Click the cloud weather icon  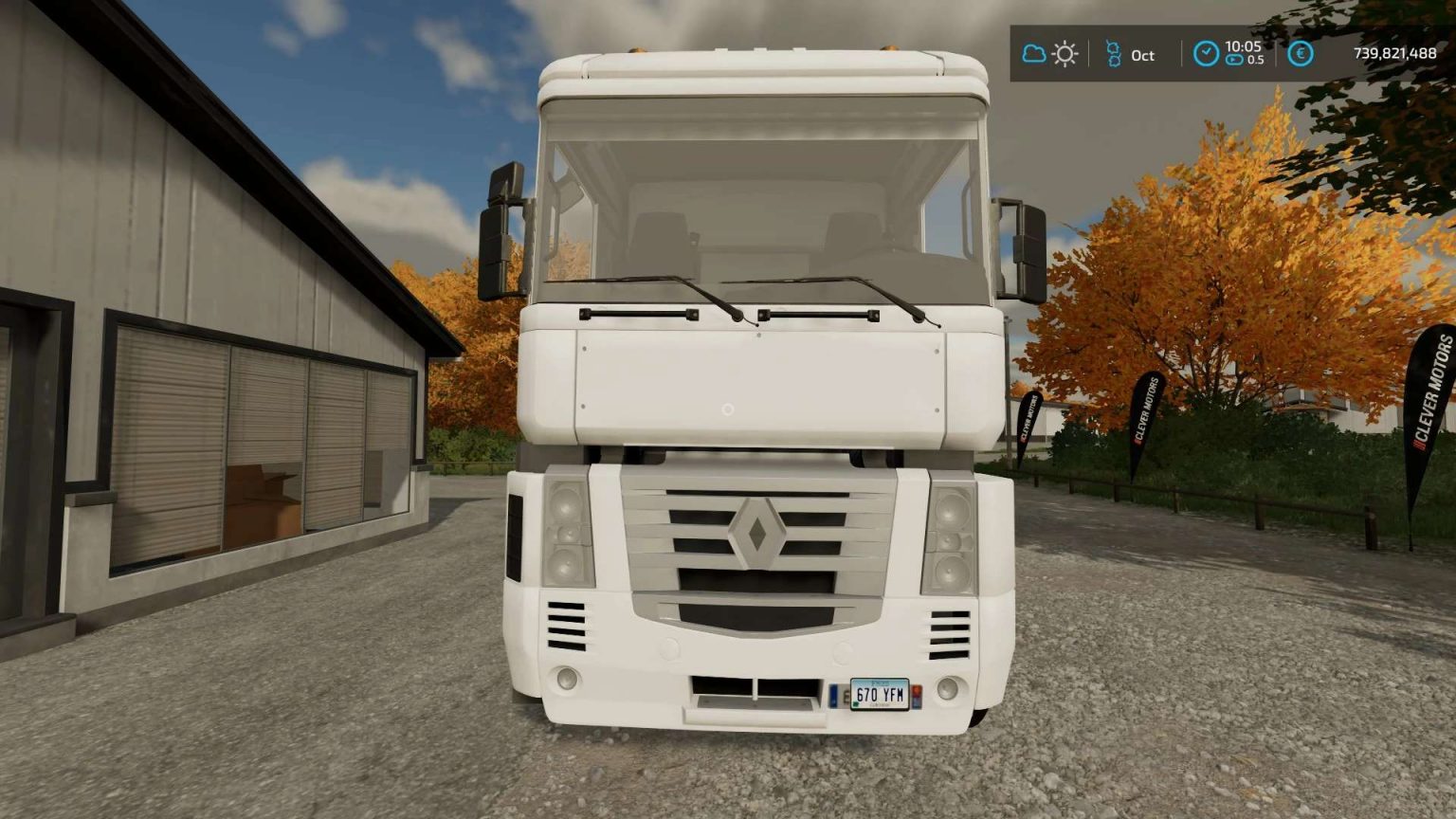[x=1033, y=52]
